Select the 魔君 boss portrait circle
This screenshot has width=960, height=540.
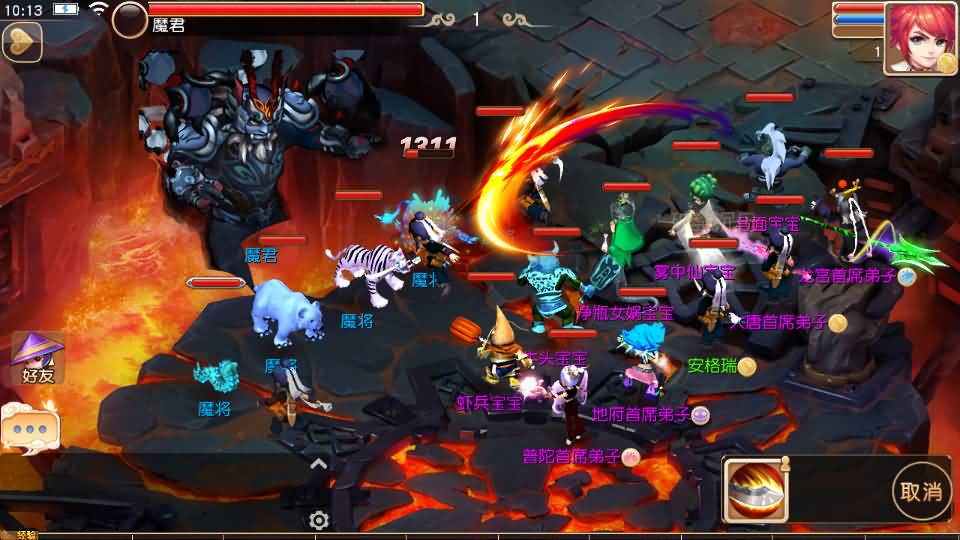(x=129, y=19)
